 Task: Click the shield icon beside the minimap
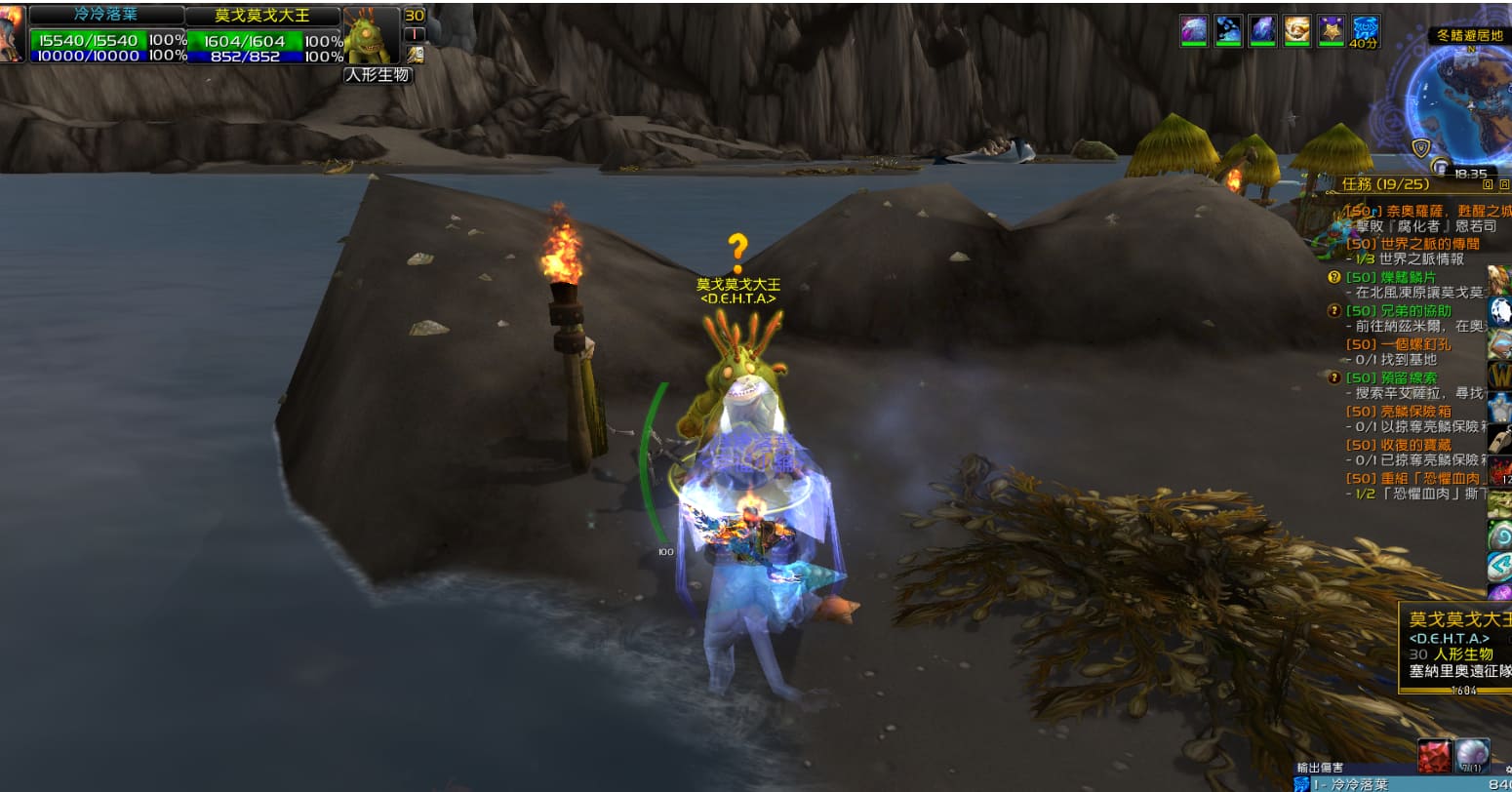click(1420, 147)
